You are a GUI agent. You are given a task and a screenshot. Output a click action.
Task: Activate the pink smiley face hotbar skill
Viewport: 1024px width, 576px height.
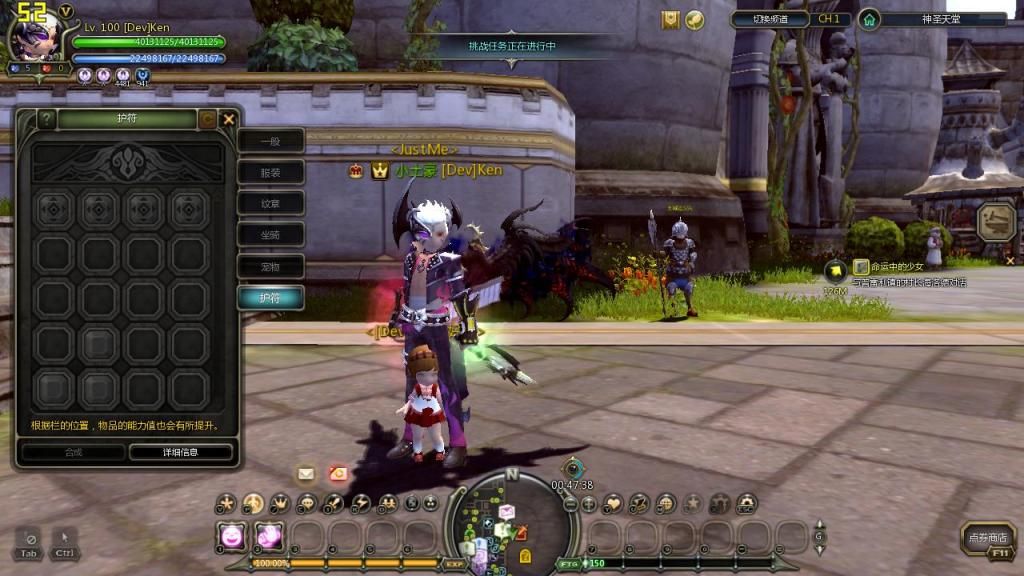click(232, 536)
